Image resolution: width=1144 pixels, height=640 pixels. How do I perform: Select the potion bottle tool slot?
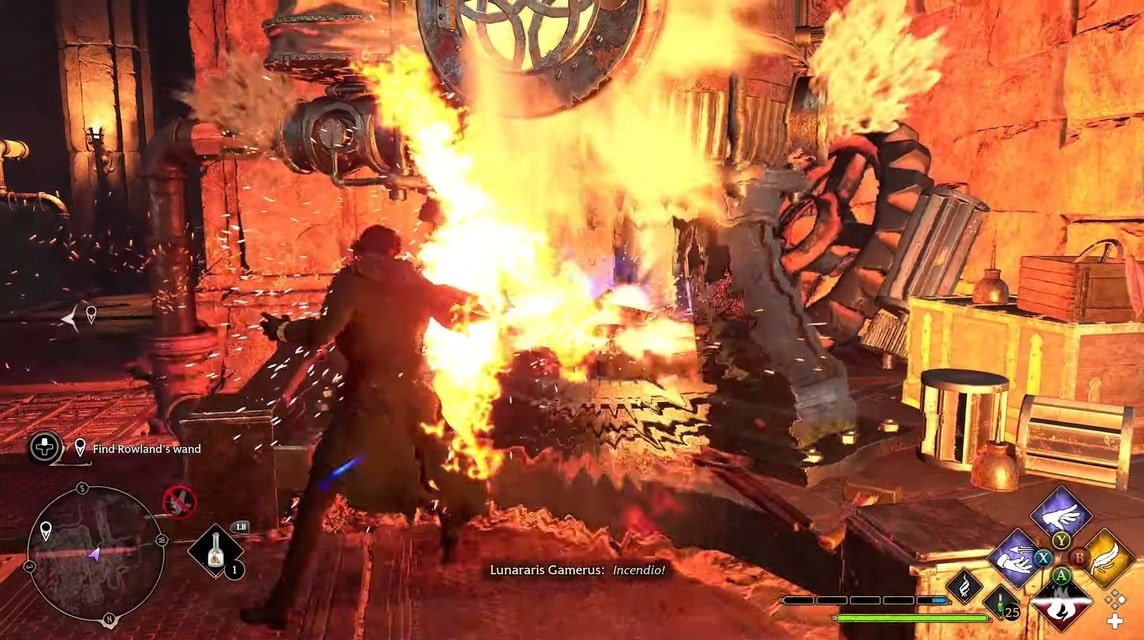[215, 552]
